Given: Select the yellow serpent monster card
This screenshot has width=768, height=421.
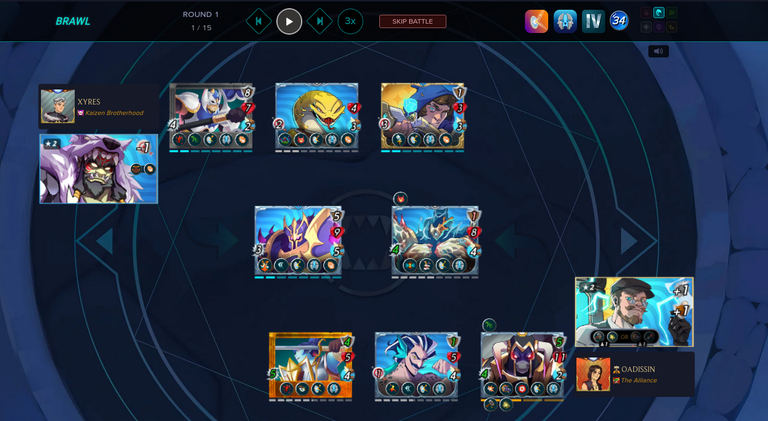Looking at the screenshot, I should coord(316,116).
